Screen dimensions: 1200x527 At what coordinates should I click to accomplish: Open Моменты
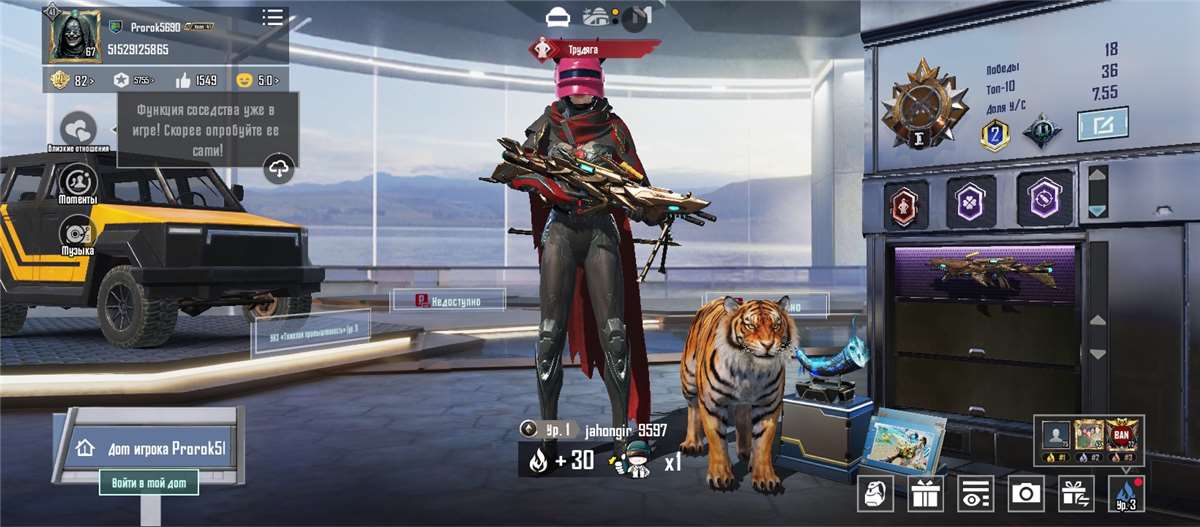[78, 183]
